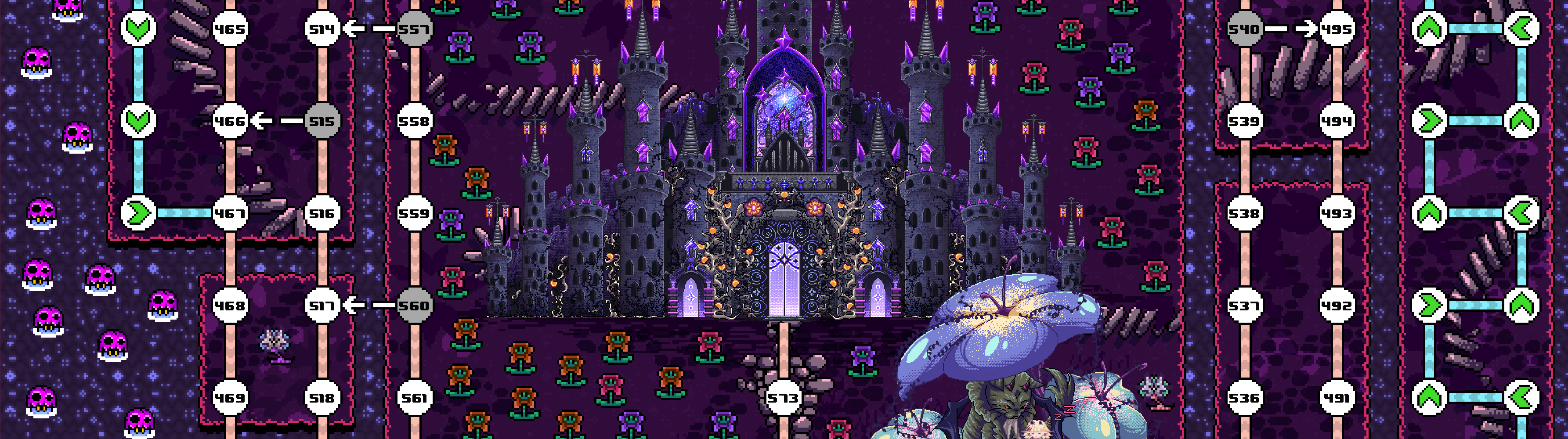The height and width of the screenshot is (439, 1568).
Task: Pick level 561 on the map
Action: tap(415, 398)
